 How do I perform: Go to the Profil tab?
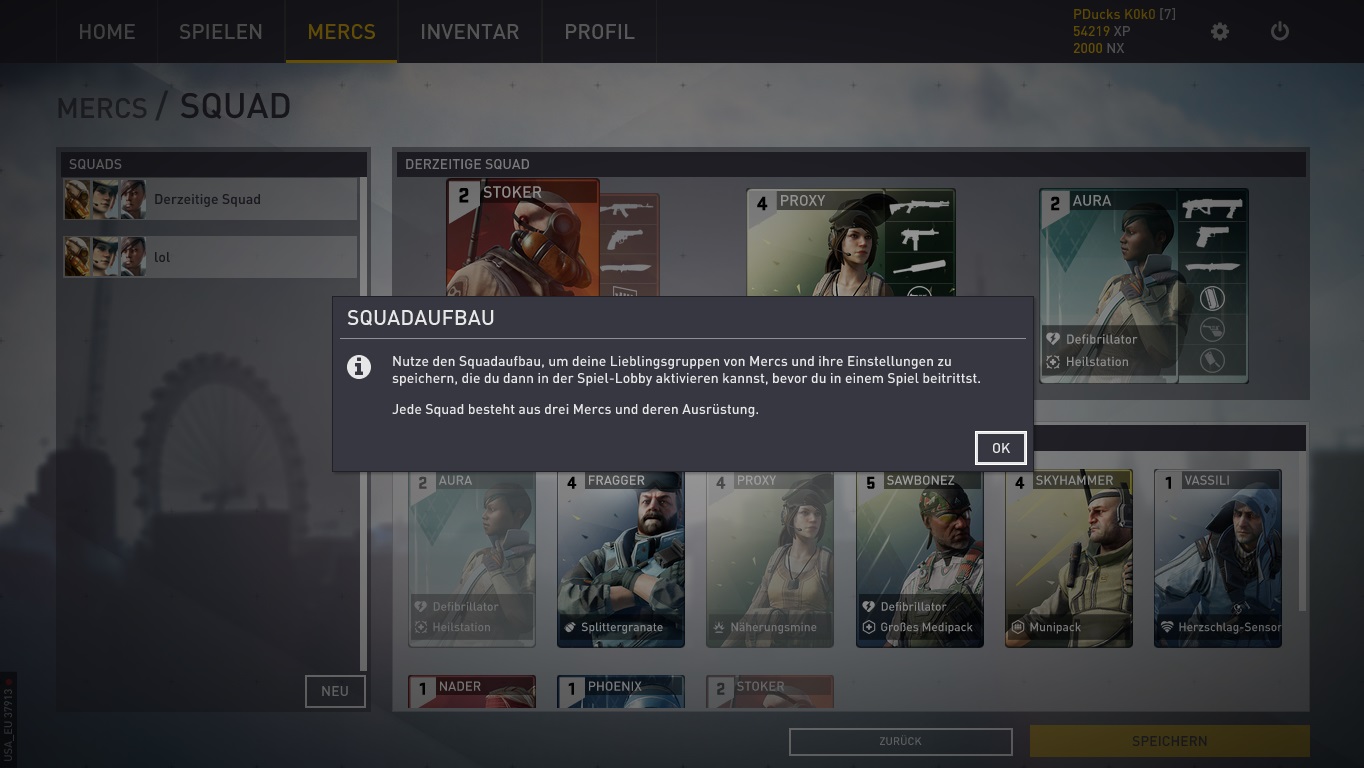(x=599, y=32)
